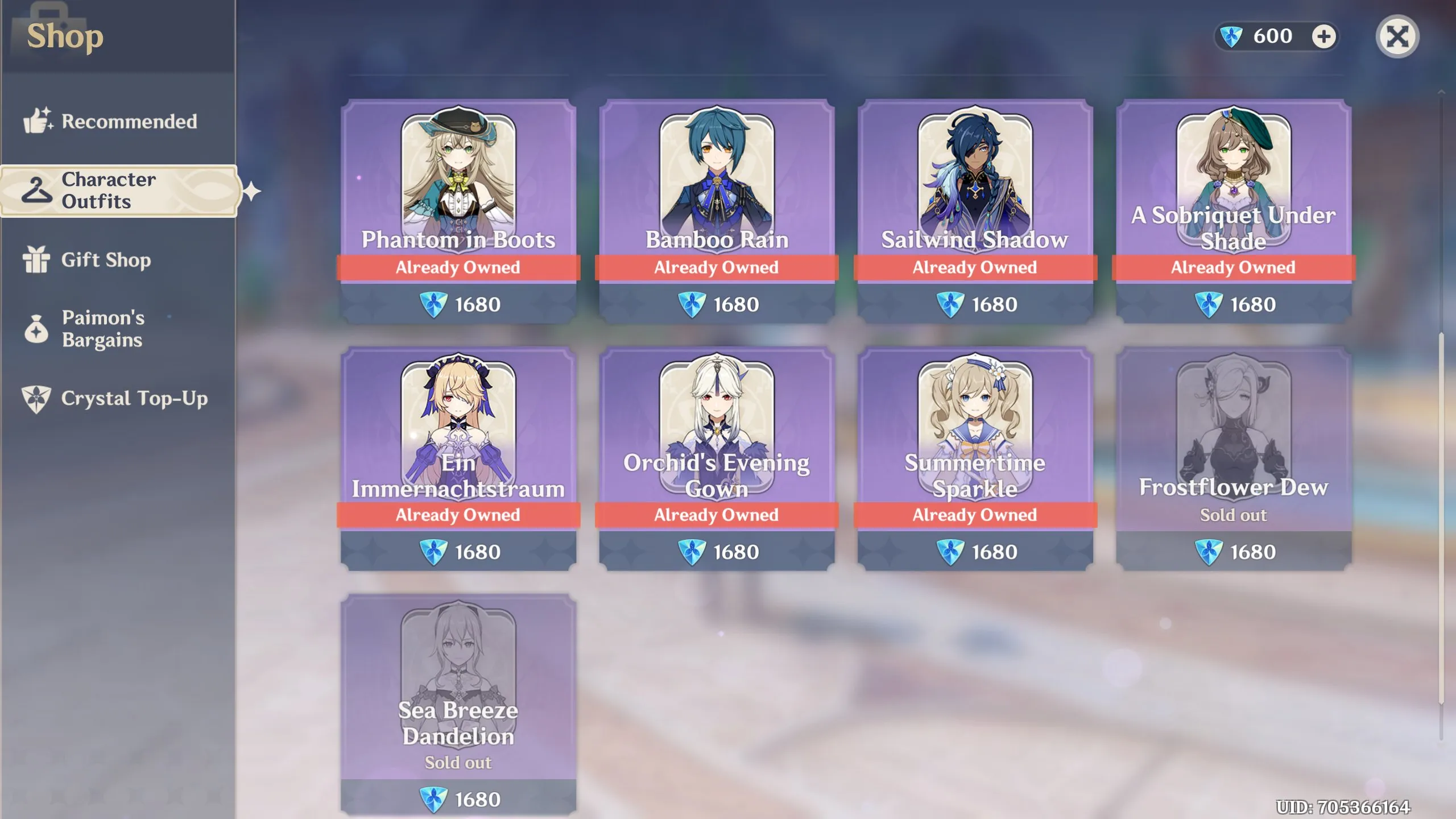The width and height of the screenshot is (1456, 819).
Task: Open A Sobriquet Under Shade outfit
Action: pos(1233,171)
